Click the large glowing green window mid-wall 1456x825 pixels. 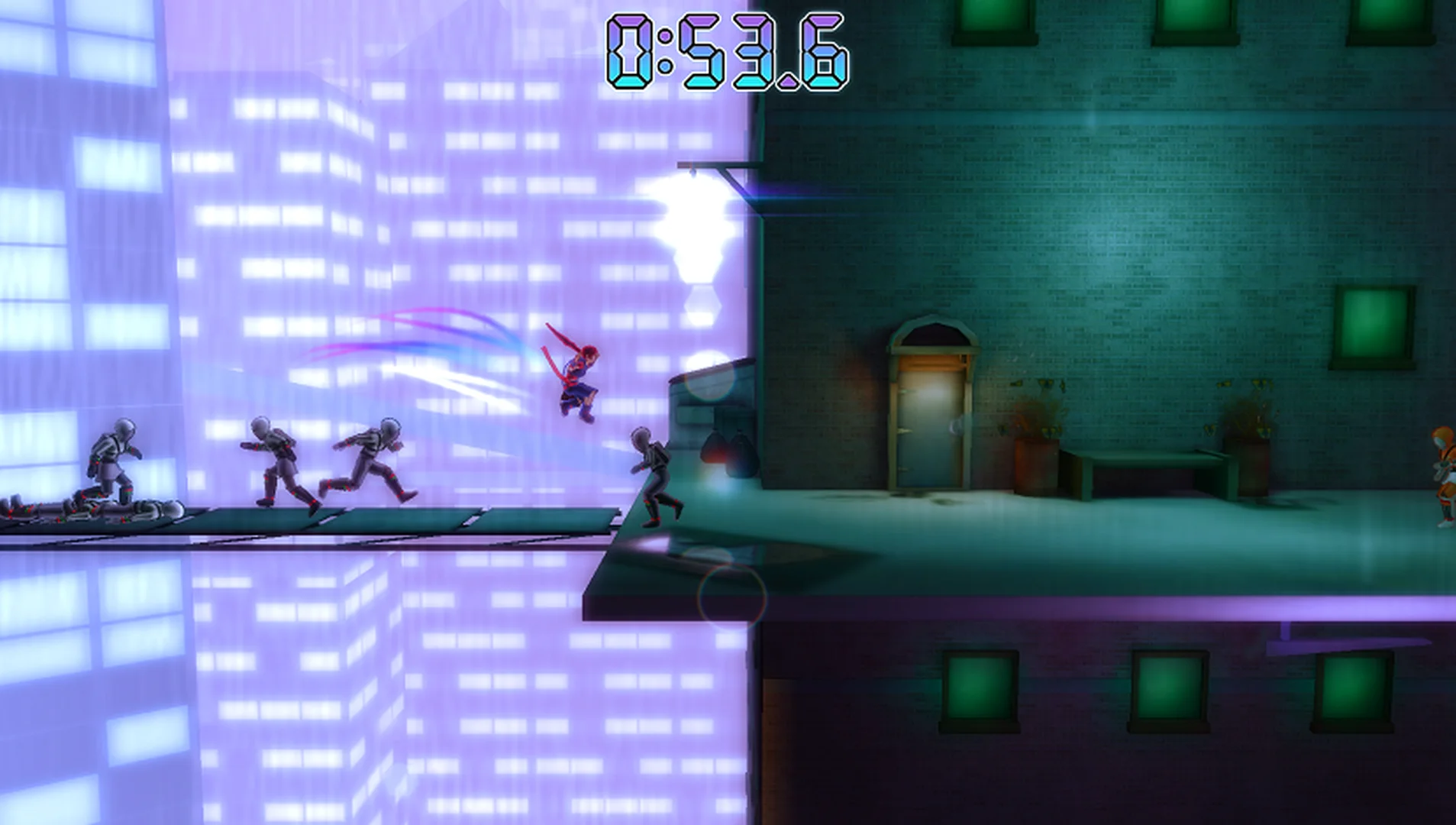click(1374, 321)
